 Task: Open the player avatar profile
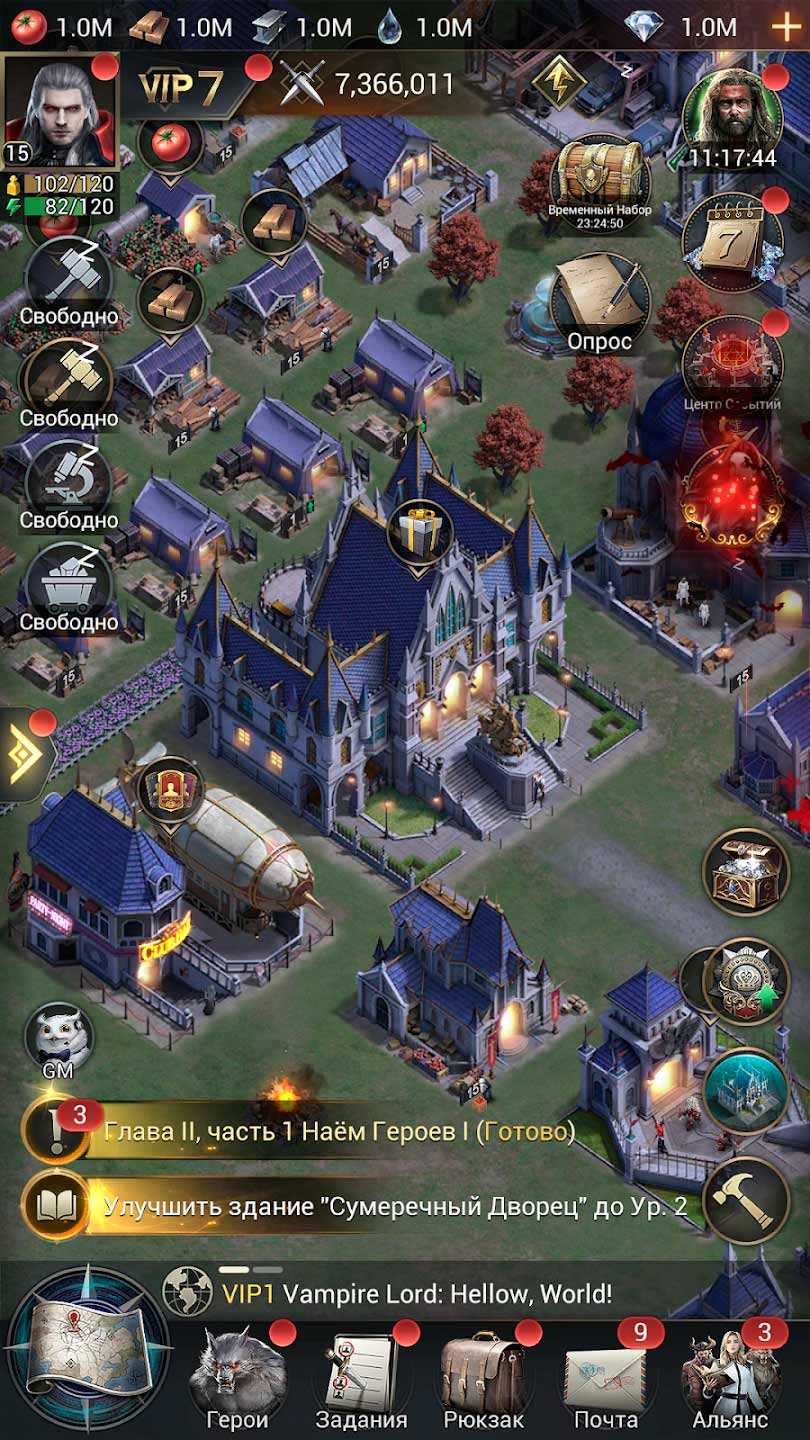pos(60,110)
